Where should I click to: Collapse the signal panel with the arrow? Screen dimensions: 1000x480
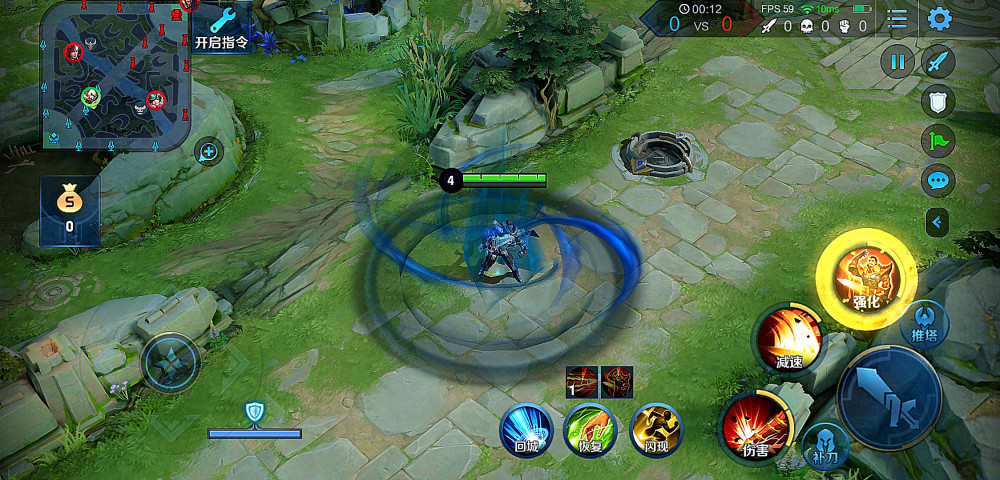[938, 221]
